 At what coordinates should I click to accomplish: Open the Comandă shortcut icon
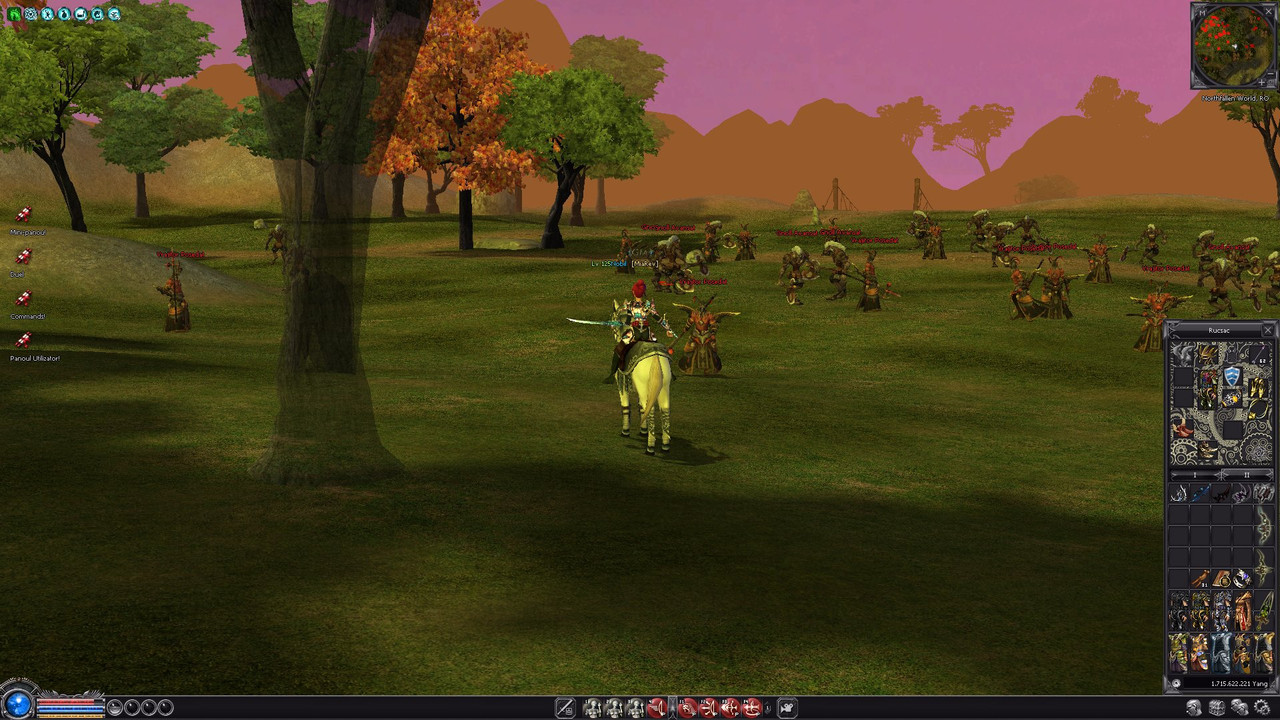(23, 299)
